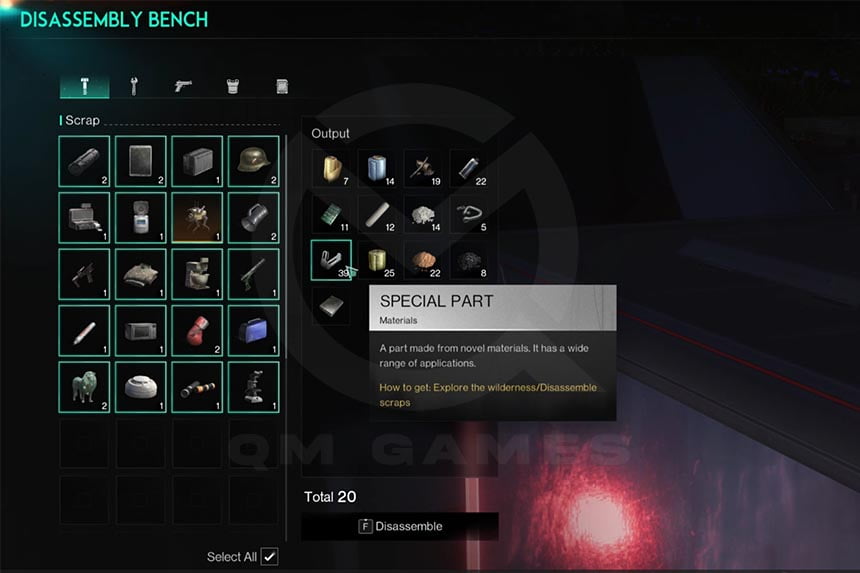The height and width of the screenshot is (573, 860).
Task: Select the highlighted spider robot scrap
Action: pos(197,218)
